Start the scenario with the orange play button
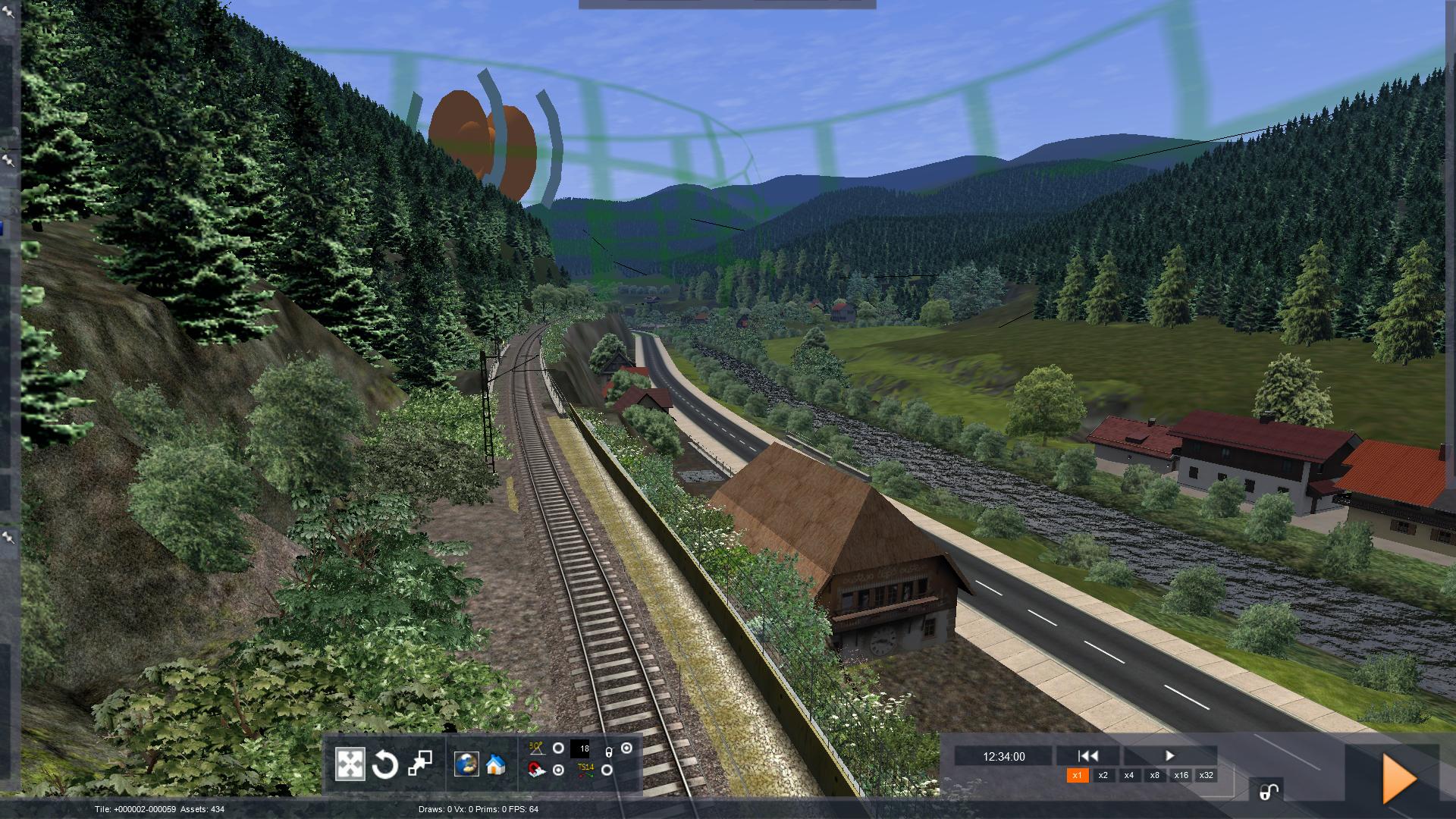1456x819 pixels. 1399,778
